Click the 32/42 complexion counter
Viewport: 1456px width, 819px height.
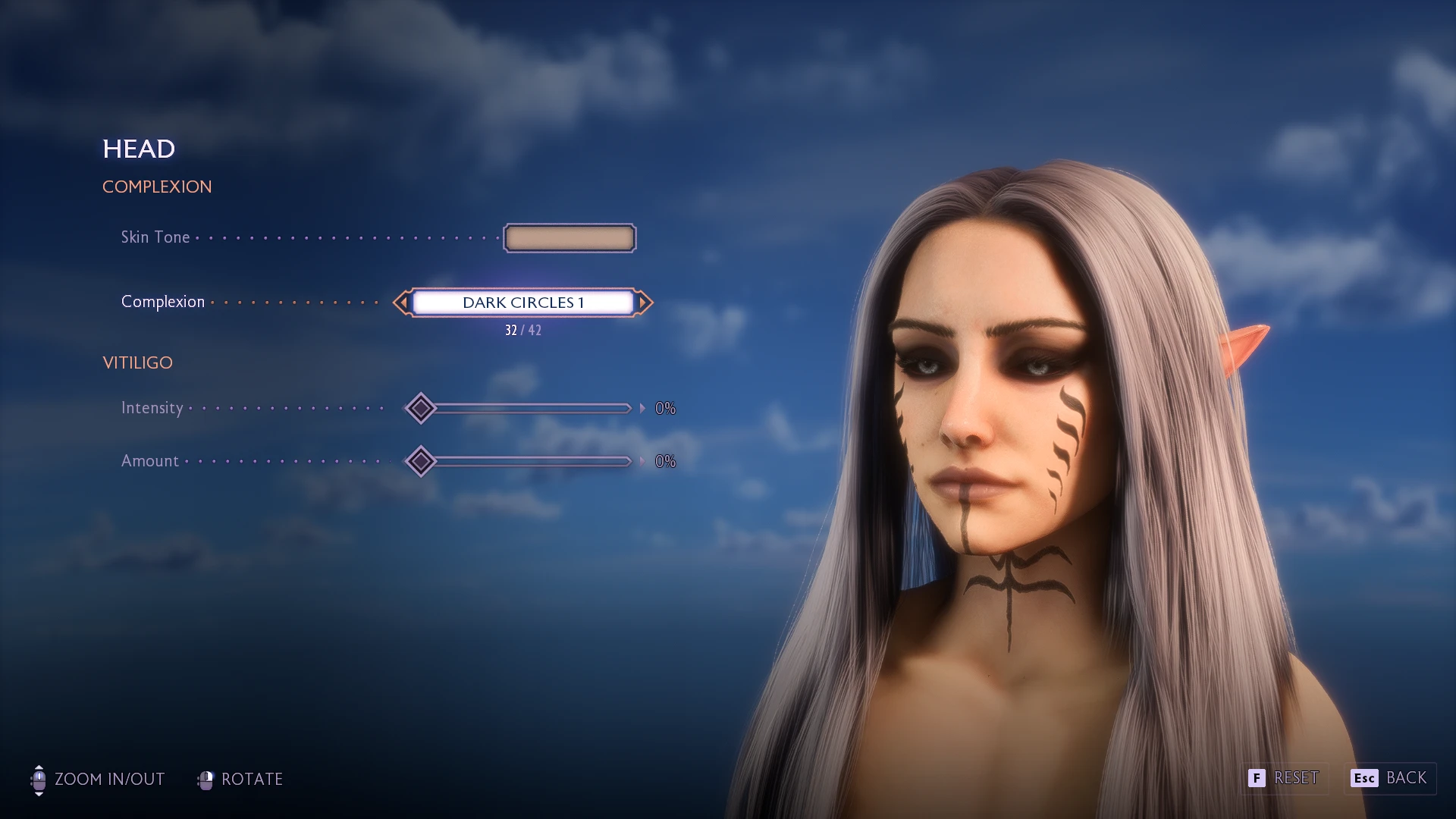(x=522, y=329)
